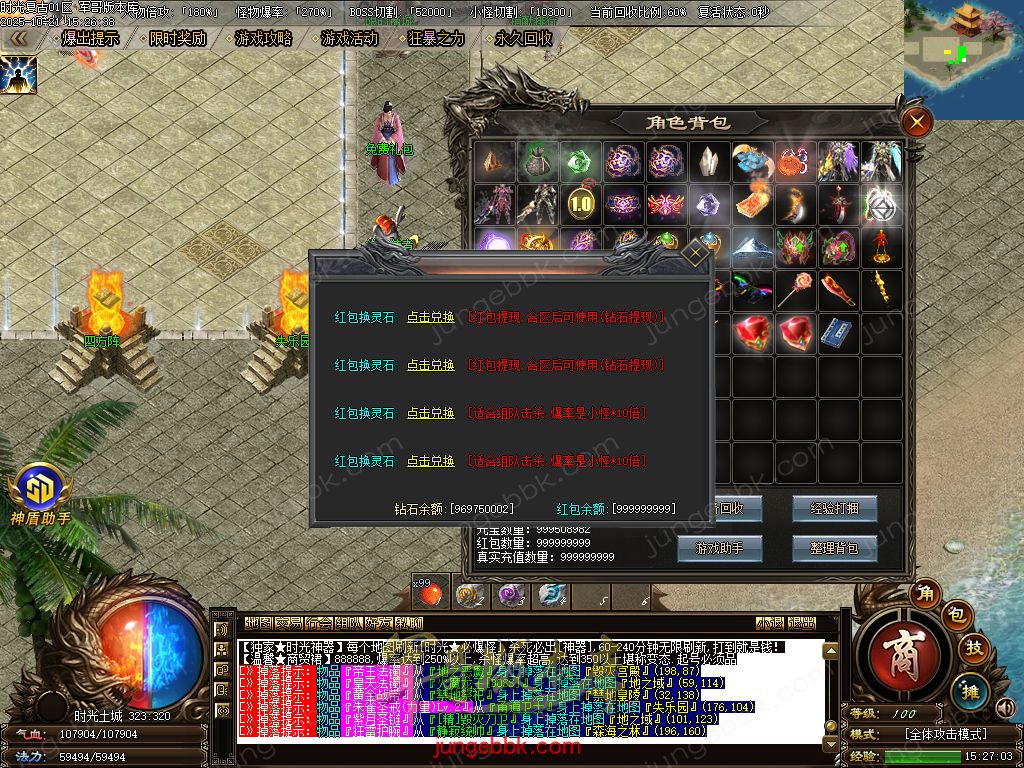Open the 游戏攻略 guide
The image size is (1024, 768).
(264, 38)
